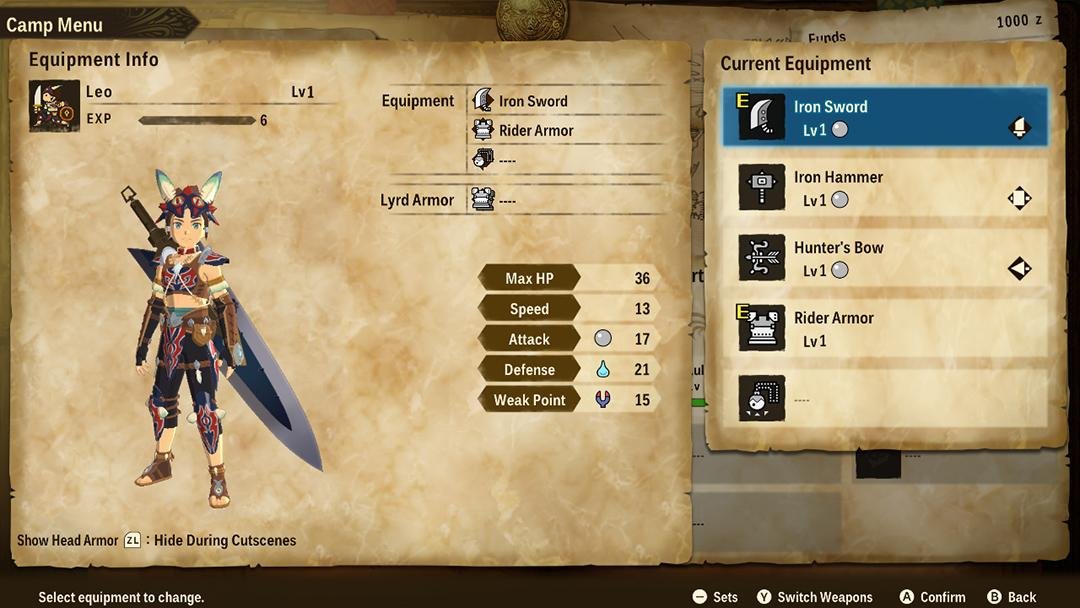Select the Hunter's Bow weapon slot
The image size is (1080, 608).
[885, 258]
